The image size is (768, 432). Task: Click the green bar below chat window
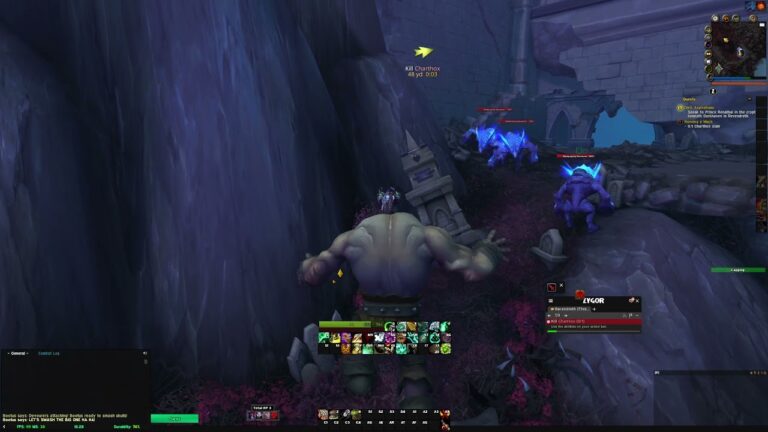tap(174, 418)
